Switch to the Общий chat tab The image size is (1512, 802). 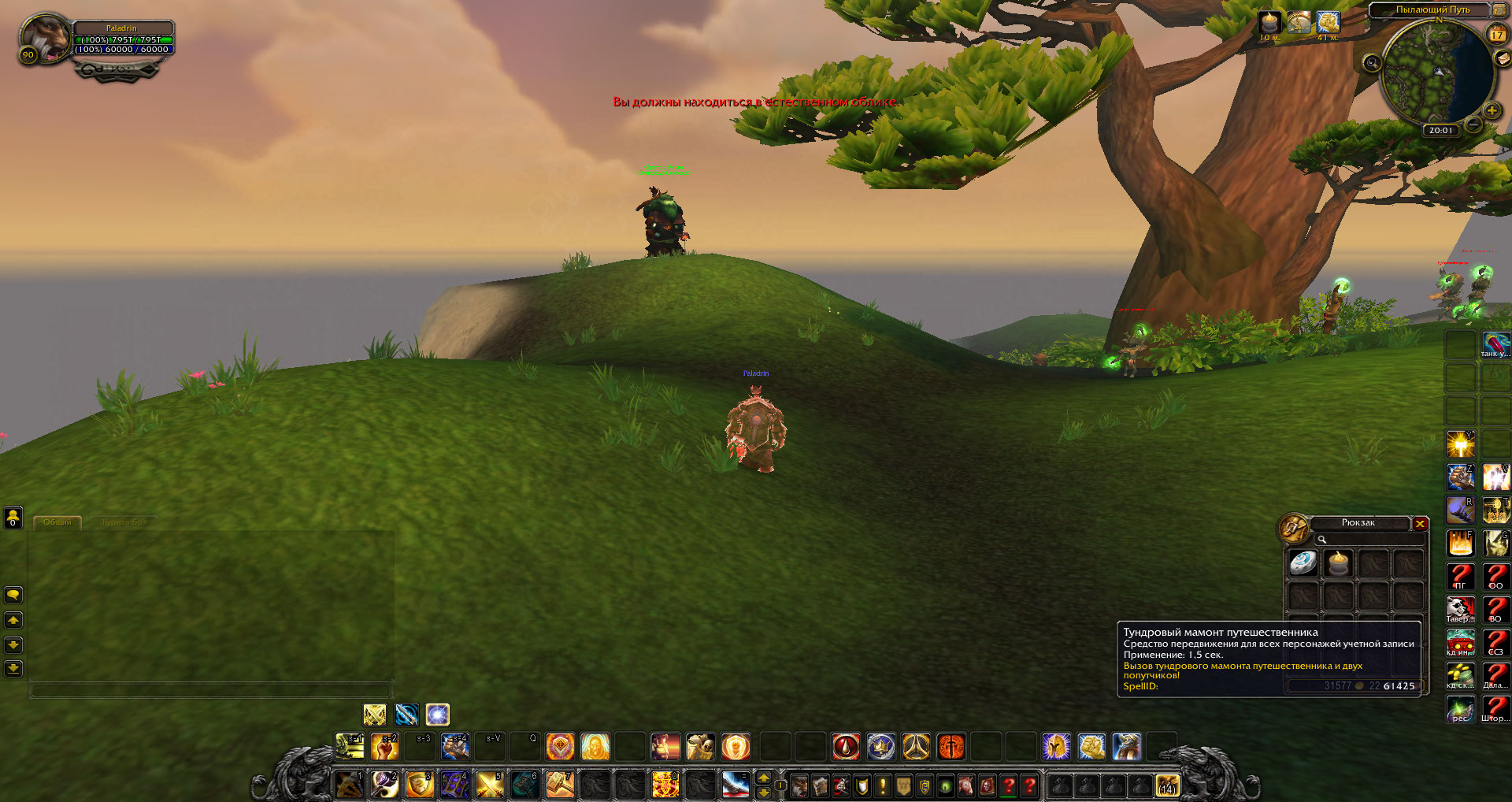(57, 522)
